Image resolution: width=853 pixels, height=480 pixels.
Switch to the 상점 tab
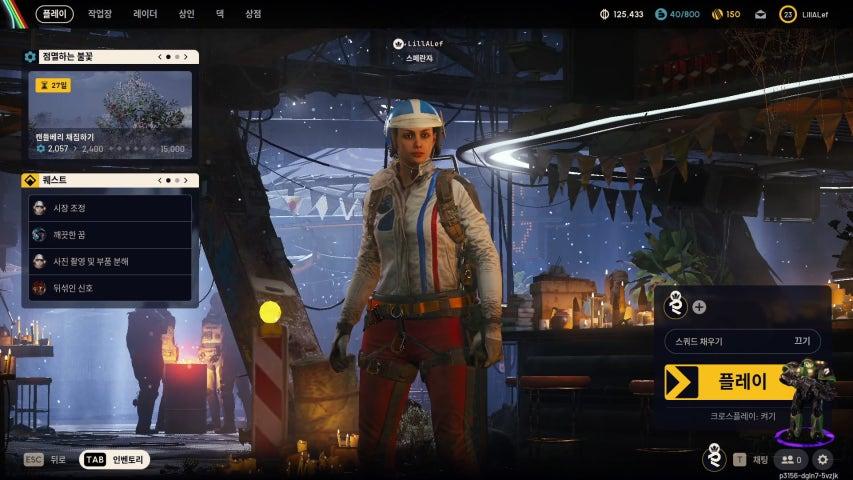pos(253,14)
